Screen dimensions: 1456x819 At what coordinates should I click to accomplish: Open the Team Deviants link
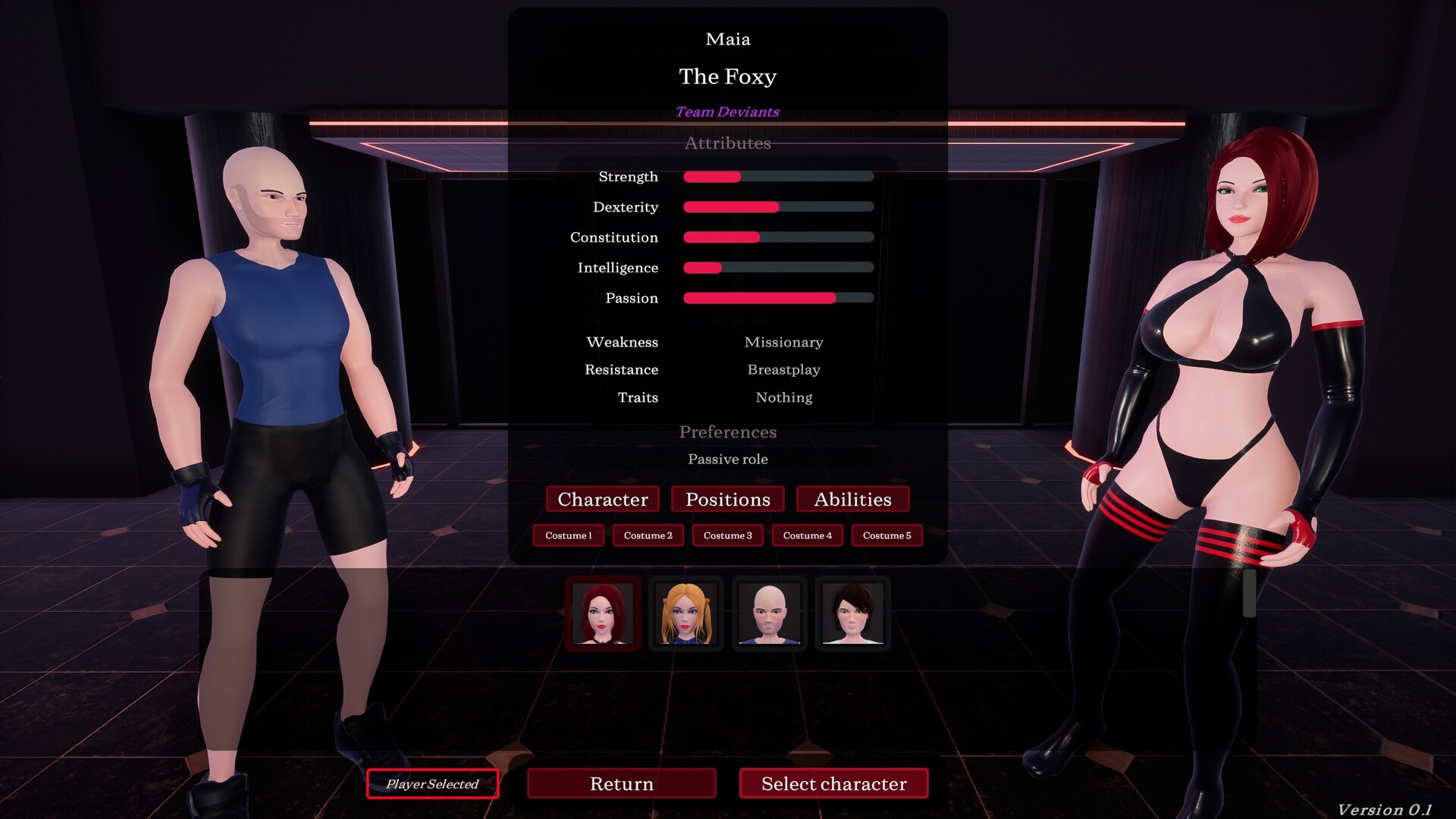point(726,112)
